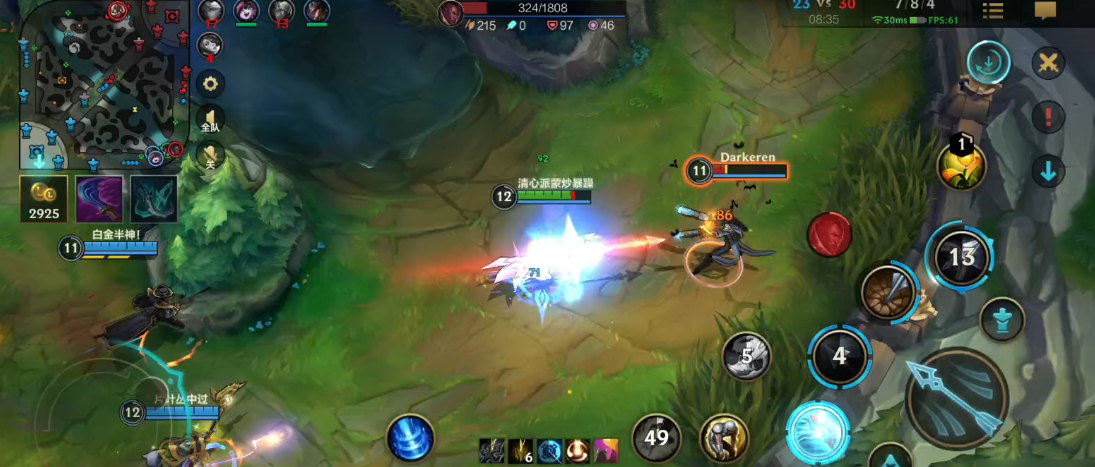
Task: Activate the wooden shield arrow ability
Action: pyautogui.click(x=887, y=292)
